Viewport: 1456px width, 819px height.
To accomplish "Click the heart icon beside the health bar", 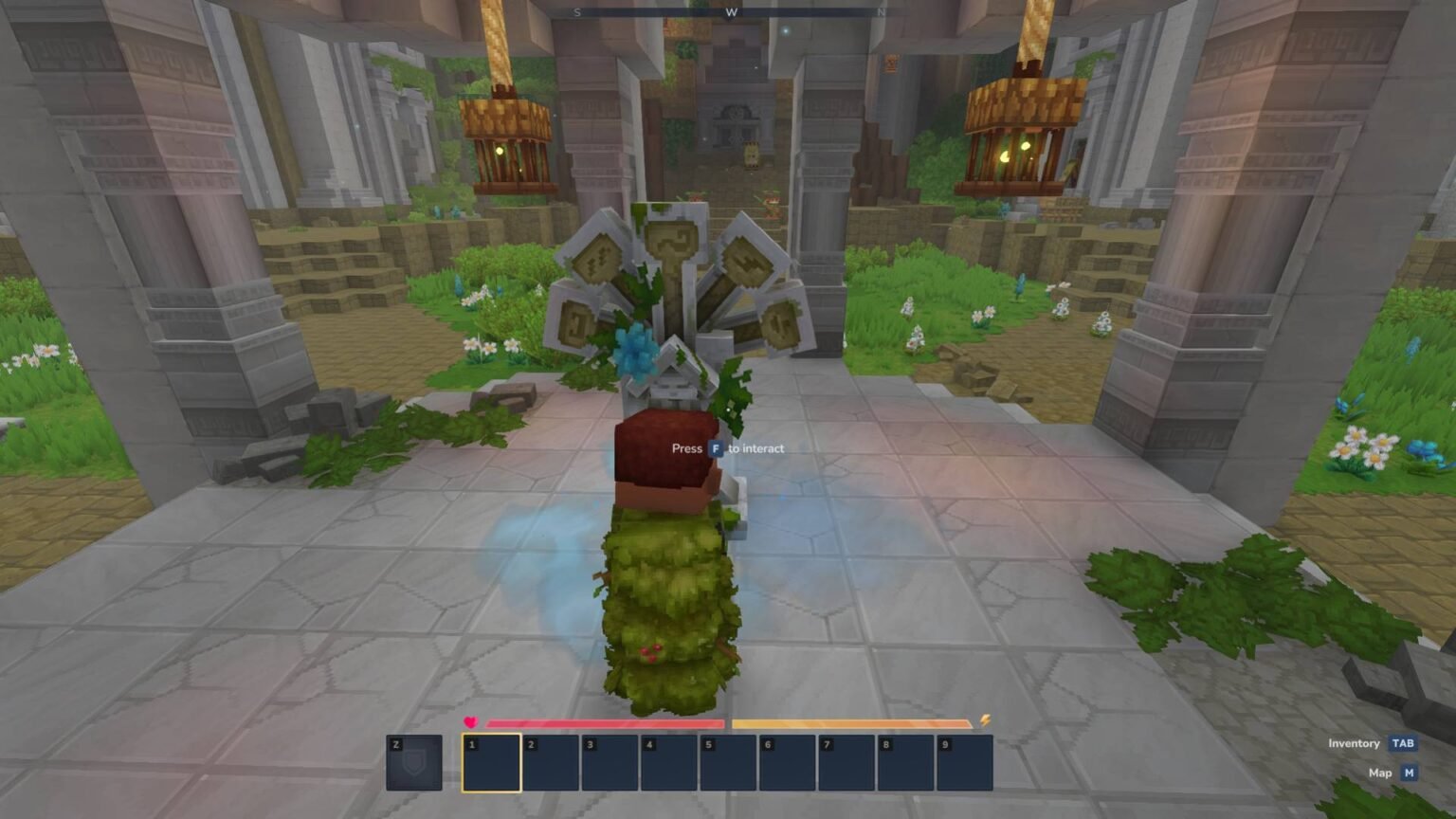I will tap(468, 720).
